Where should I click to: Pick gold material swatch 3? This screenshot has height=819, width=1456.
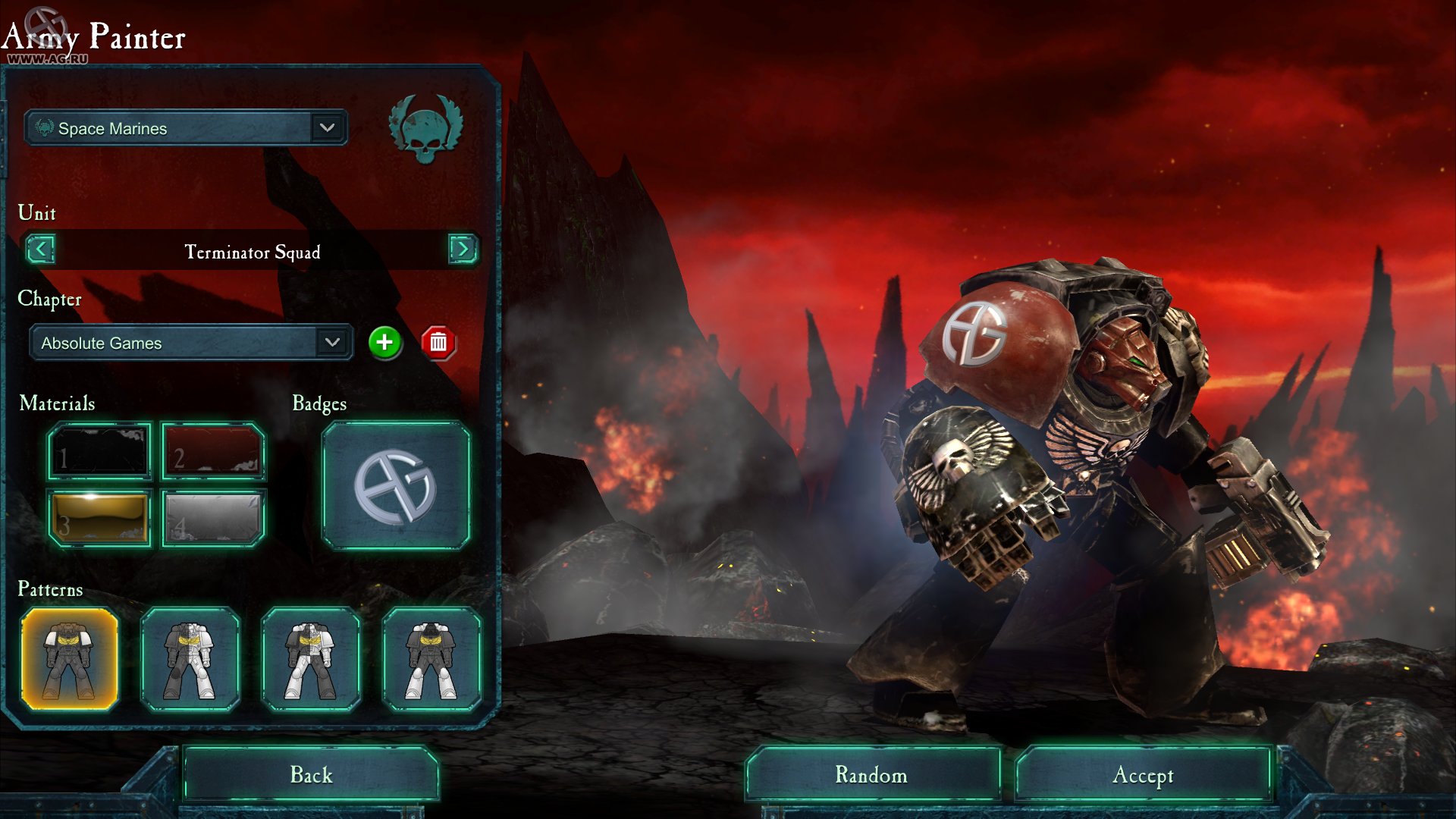(99, 519)
